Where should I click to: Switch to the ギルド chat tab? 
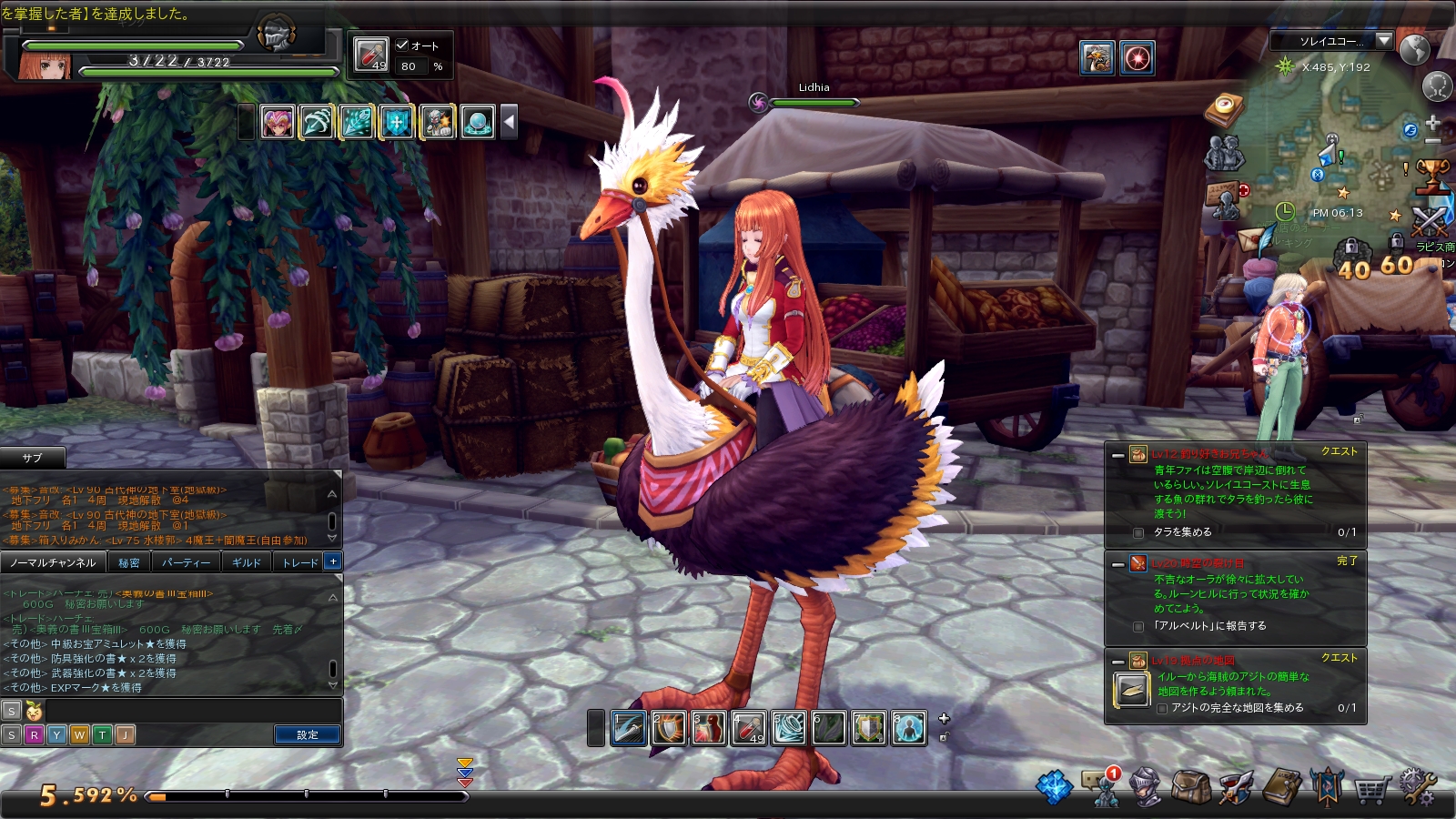pos(246,562)
